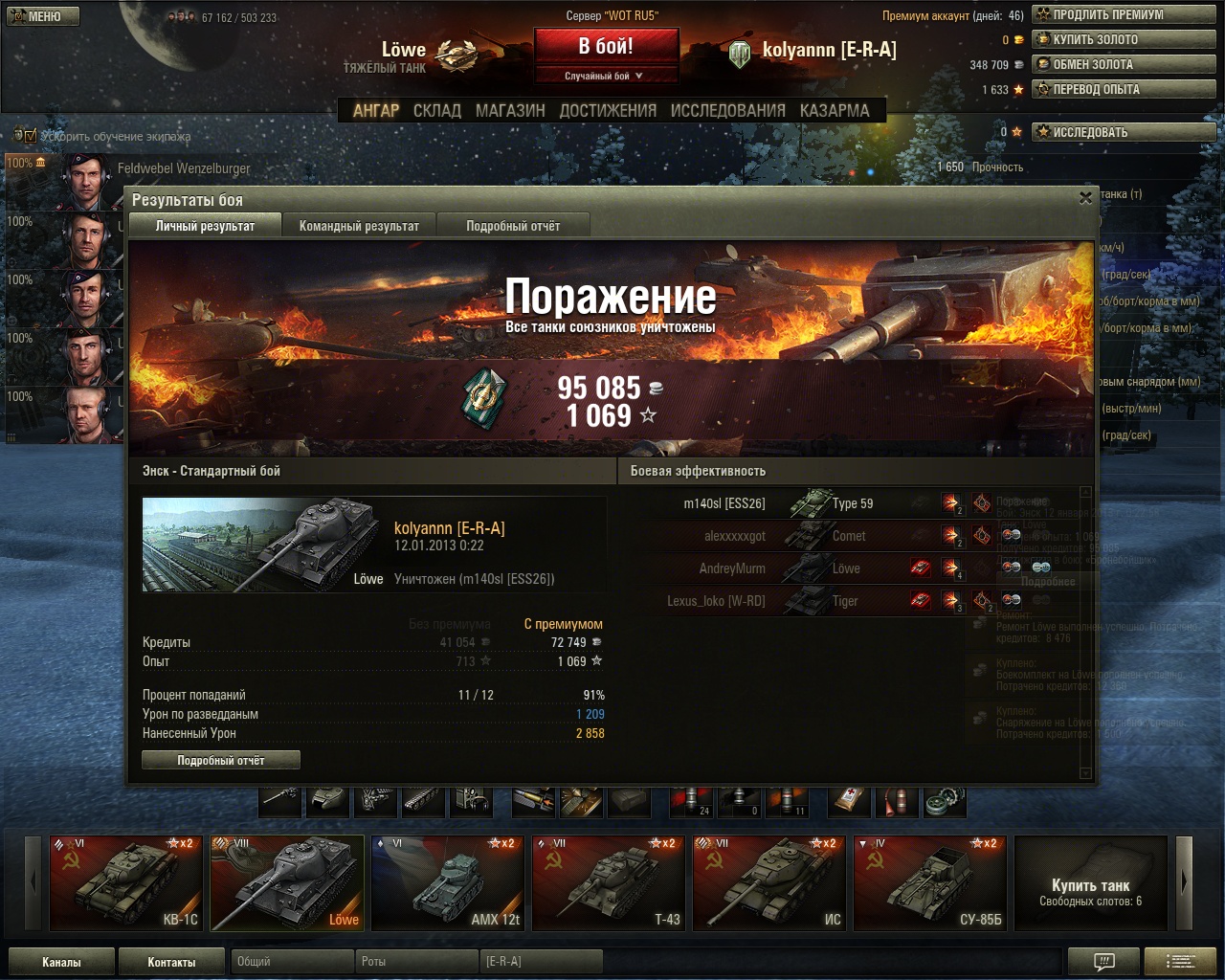Start battle with the В бой! button

click(x=606, y=47)
